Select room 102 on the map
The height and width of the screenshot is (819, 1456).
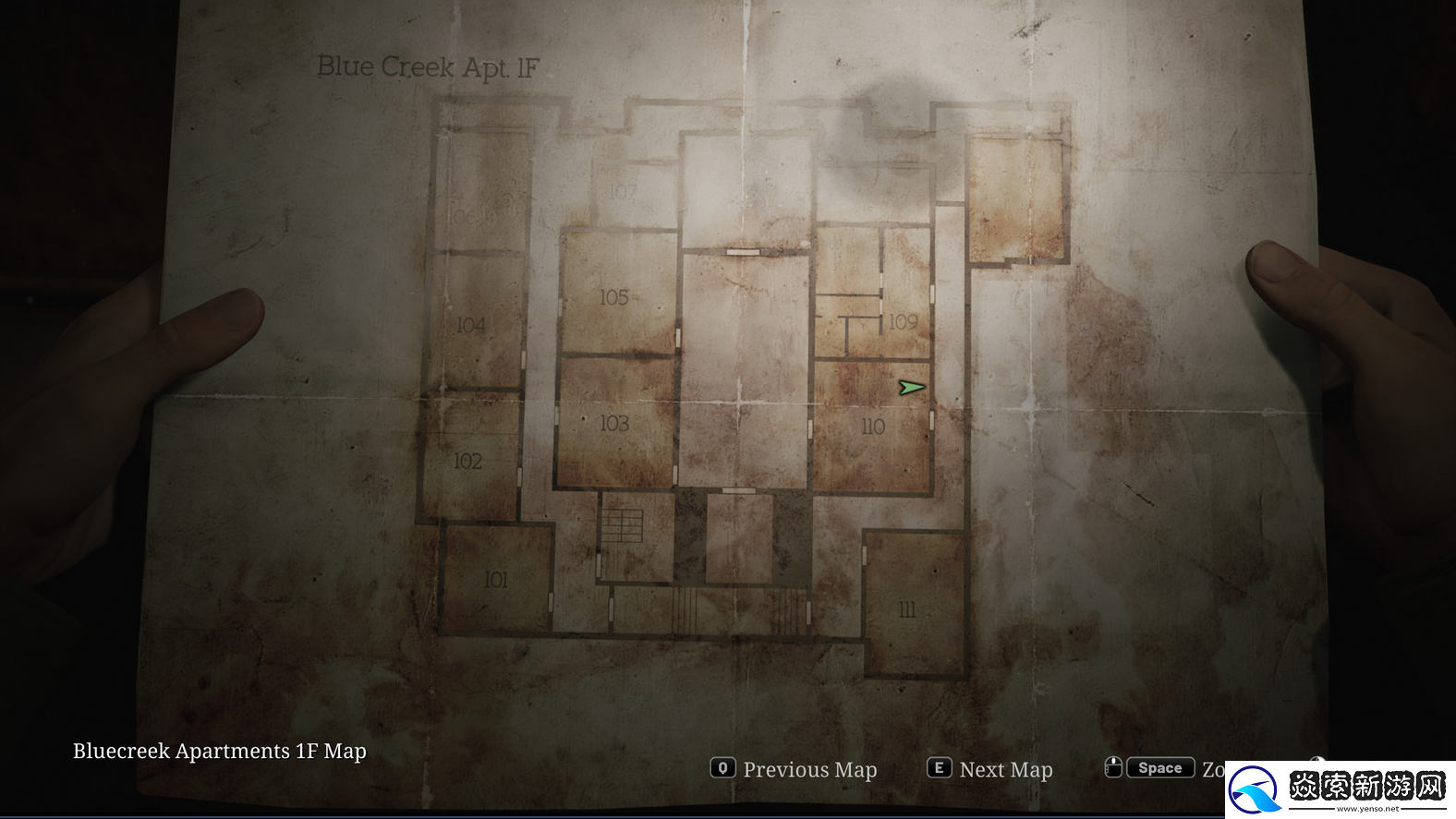click(x=467, y=461)
